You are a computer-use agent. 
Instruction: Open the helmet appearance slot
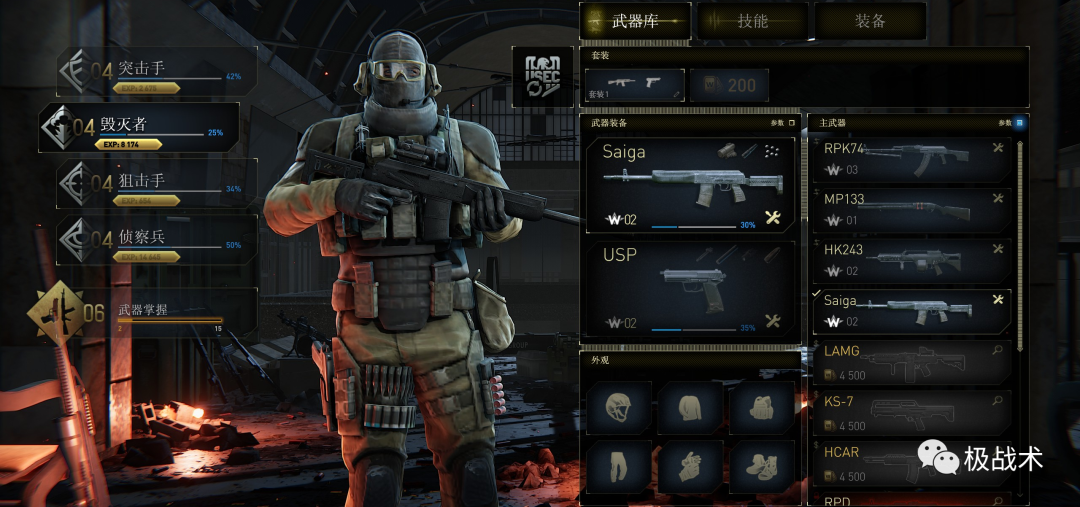click(619, 407)
